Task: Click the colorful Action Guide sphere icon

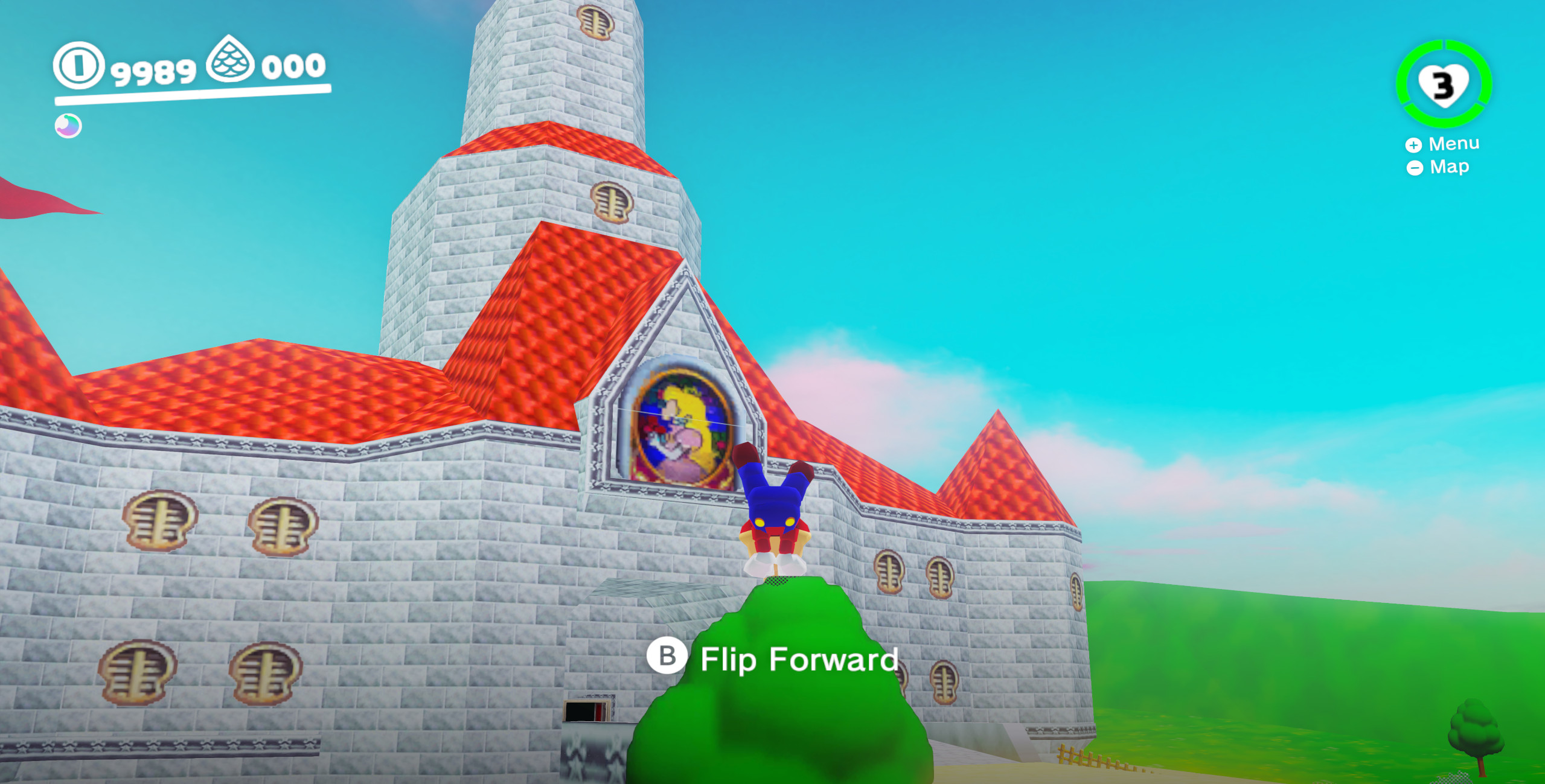Action: pos(66,126)
